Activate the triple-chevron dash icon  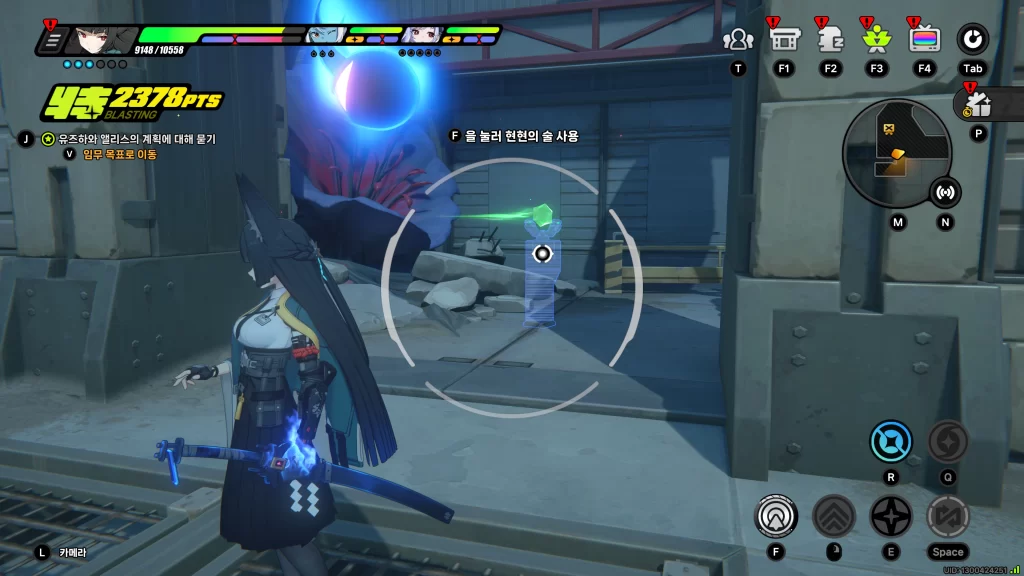(833, 516)
